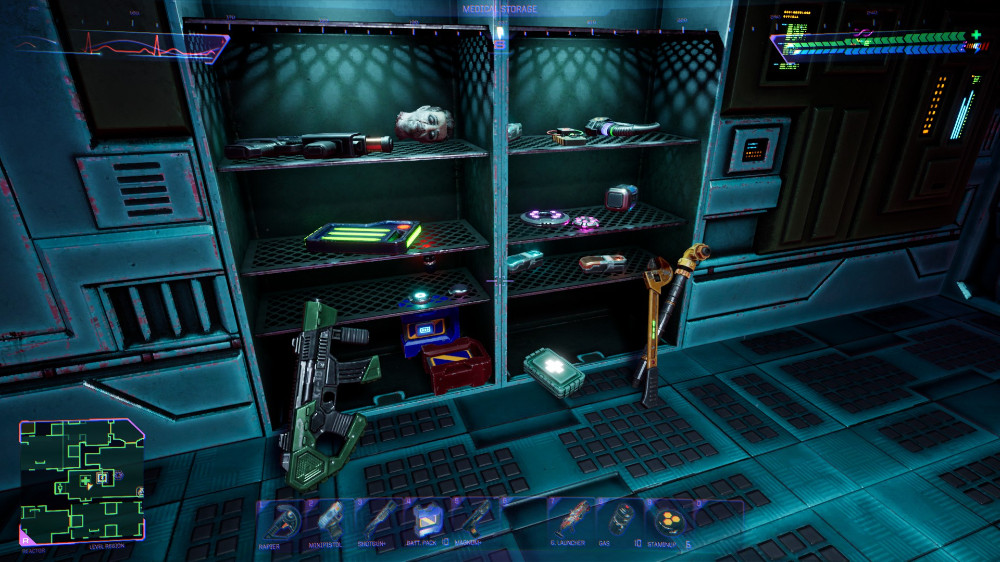The image size is (1000, 562).
Task: Pick the Gas grenade hotbar slot
Action: pos(621,520)
